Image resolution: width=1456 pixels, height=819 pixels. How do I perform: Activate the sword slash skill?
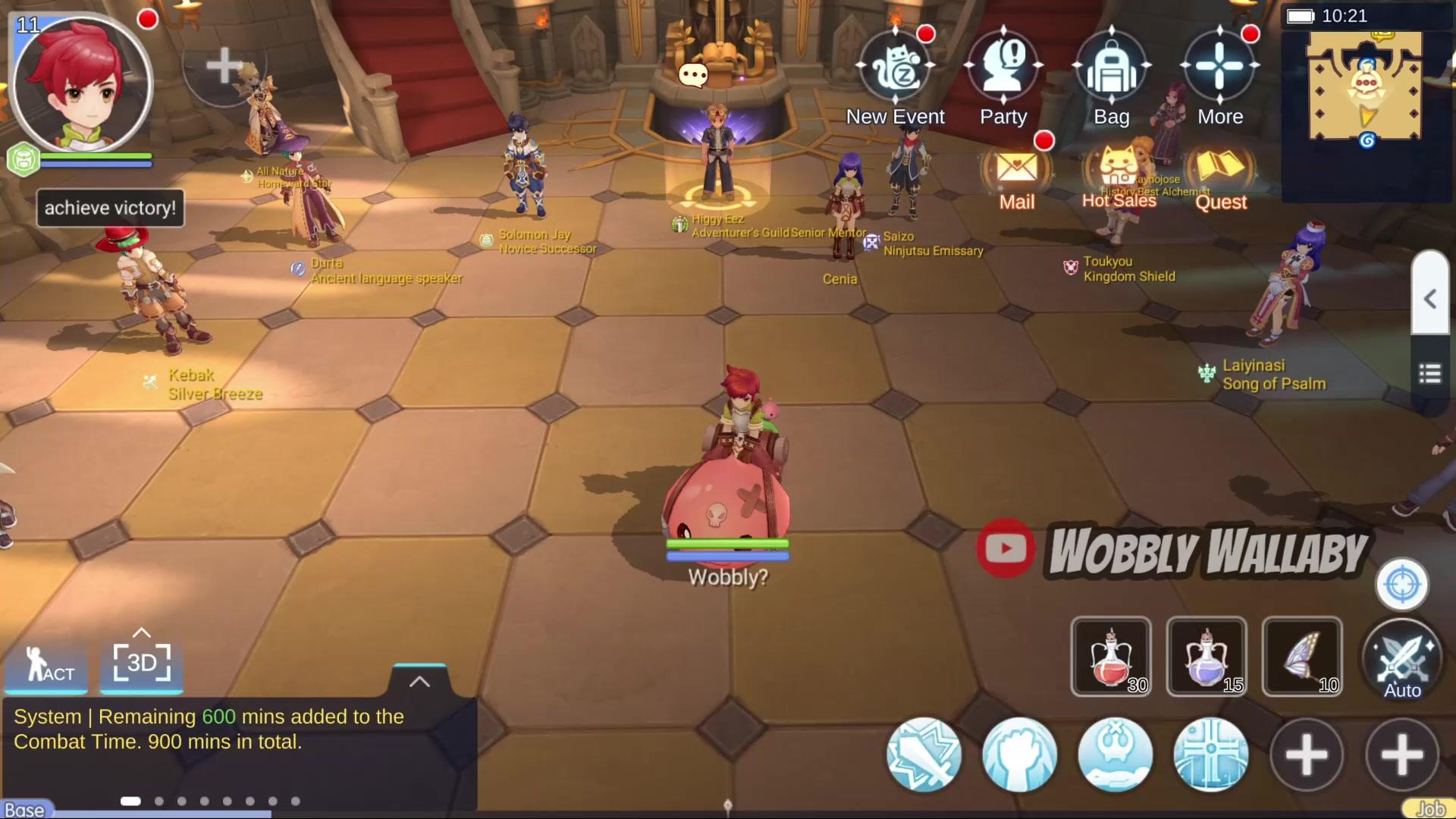[x=924, y=755]
